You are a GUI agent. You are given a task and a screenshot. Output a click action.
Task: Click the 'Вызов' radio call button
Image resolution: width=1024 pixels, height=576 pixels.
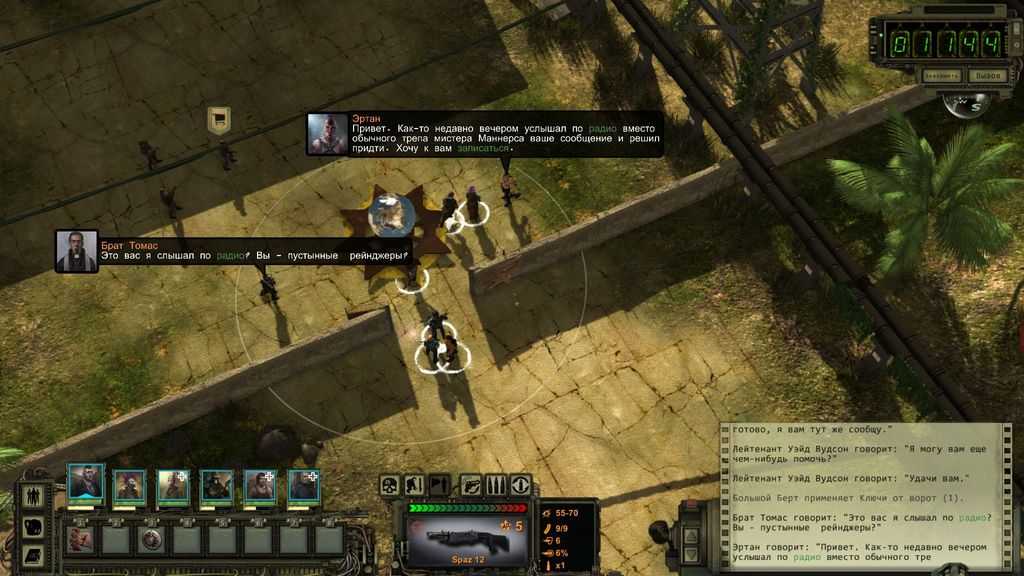(987, 75)
